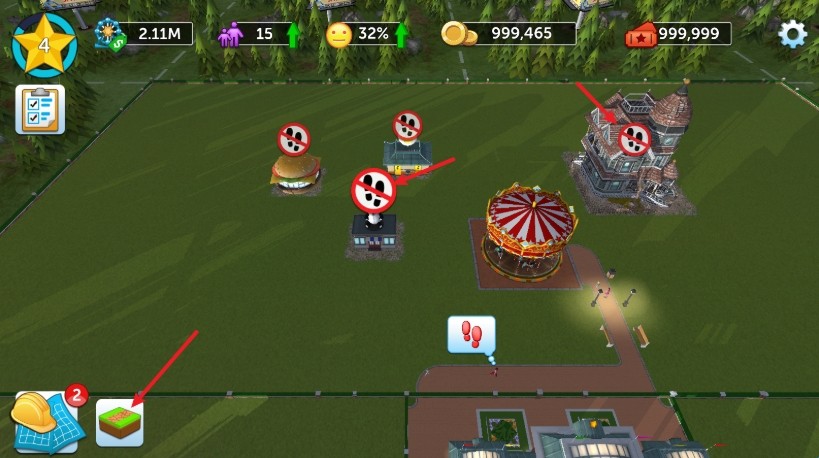The width and height of the screenshot is (819, 458).
Task: Select the grass block terrain tool
Action: point(120,422)
